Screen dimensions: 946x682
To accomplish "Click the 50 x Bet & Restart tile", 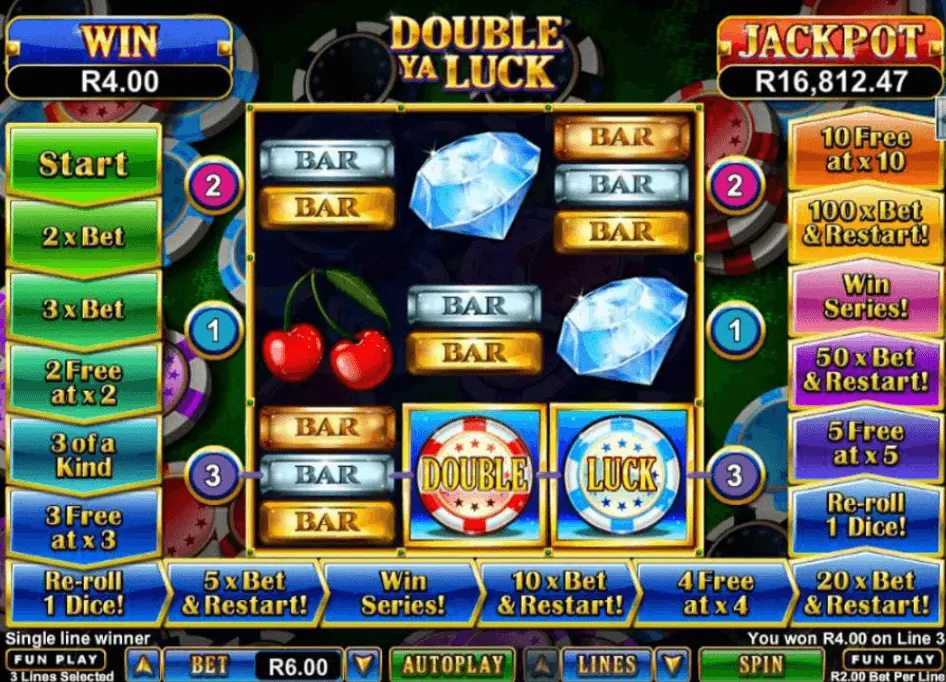I will click(865, 370).
